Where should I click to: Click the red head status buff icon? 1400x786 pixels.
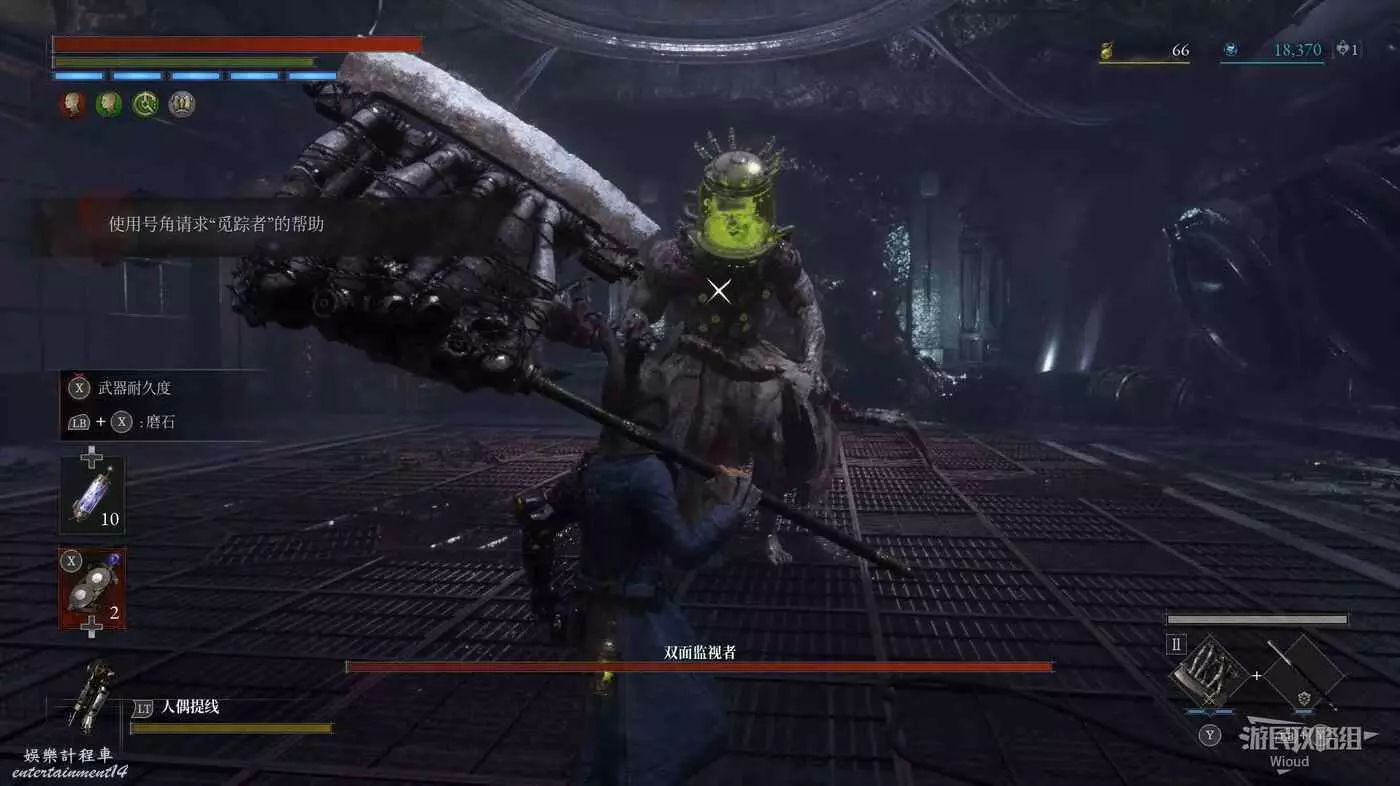tap(73, 103)
